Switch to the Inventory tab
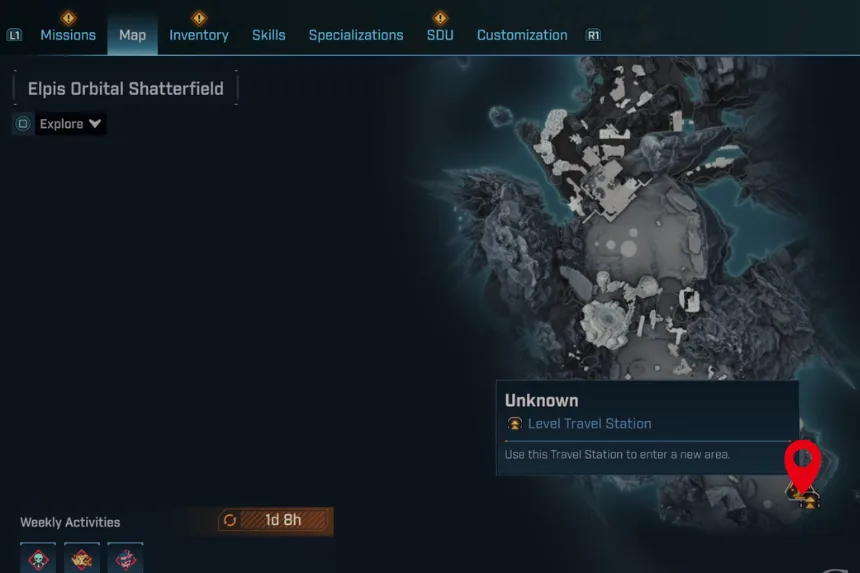The image size is (860, 573). point(199,35)
